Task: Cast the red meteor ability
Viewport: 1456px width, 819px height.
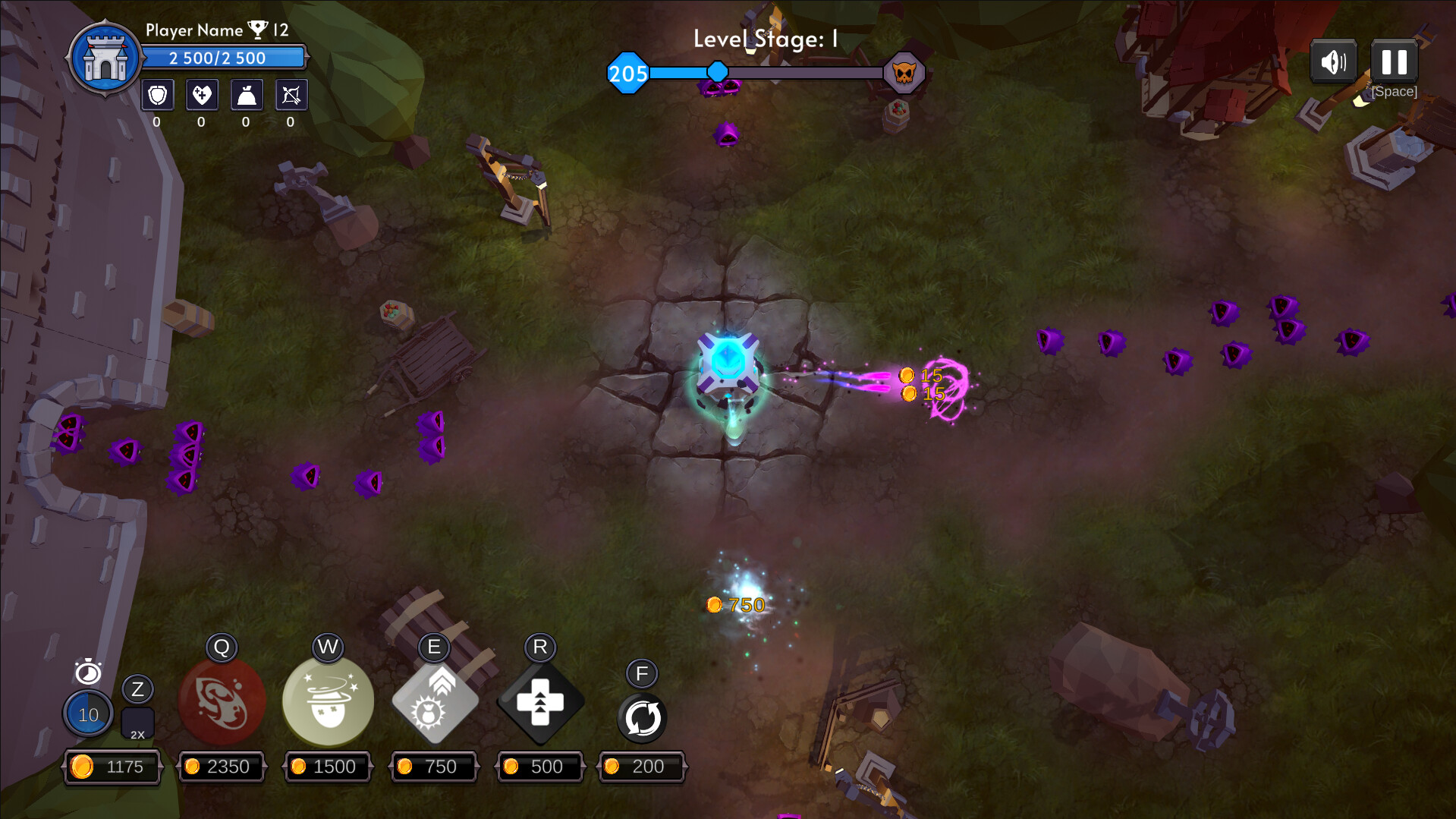Action: click(x=222, y=701)
